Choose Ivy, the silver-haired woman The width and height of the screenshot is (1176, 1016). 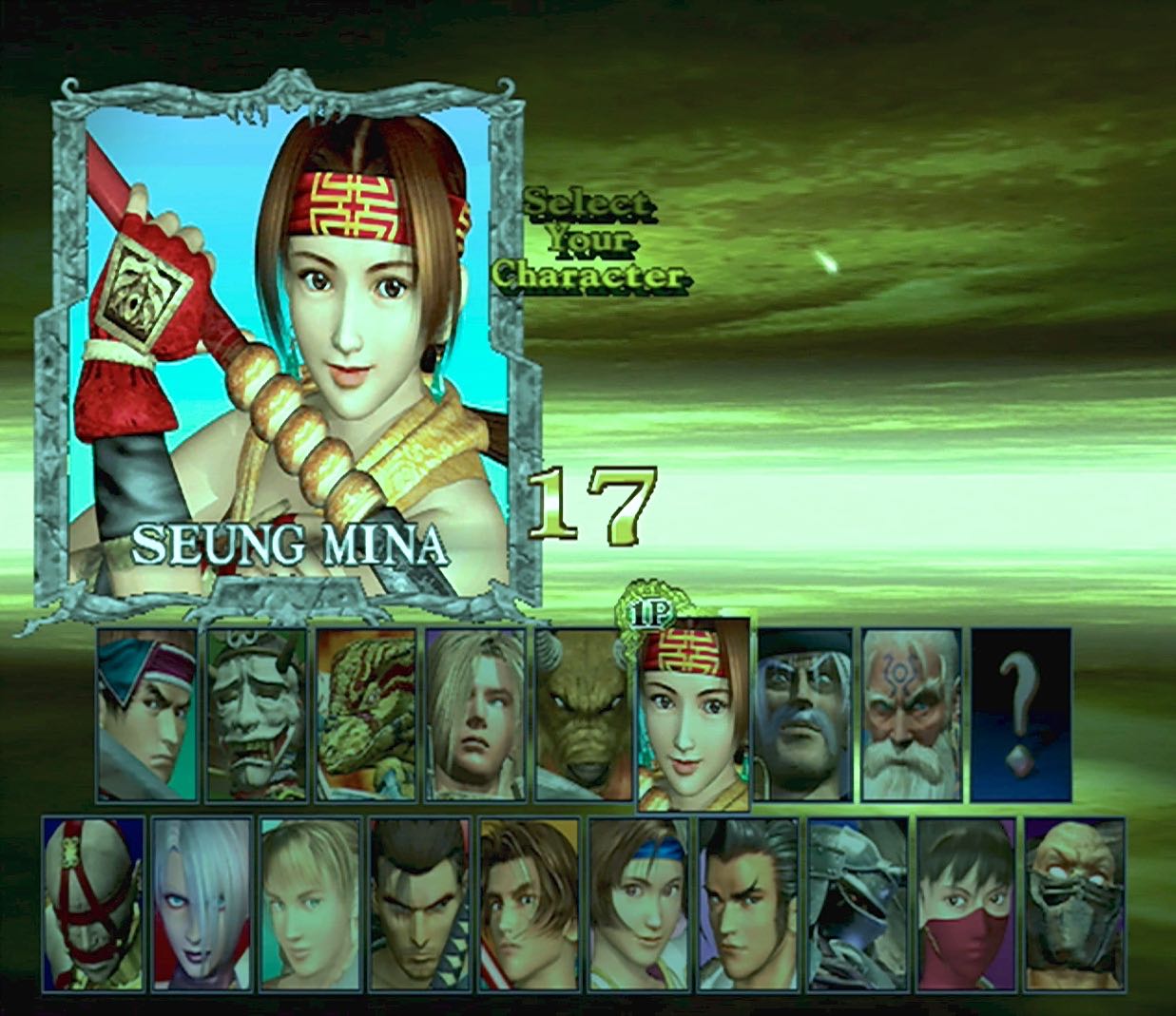pos(202,903)
